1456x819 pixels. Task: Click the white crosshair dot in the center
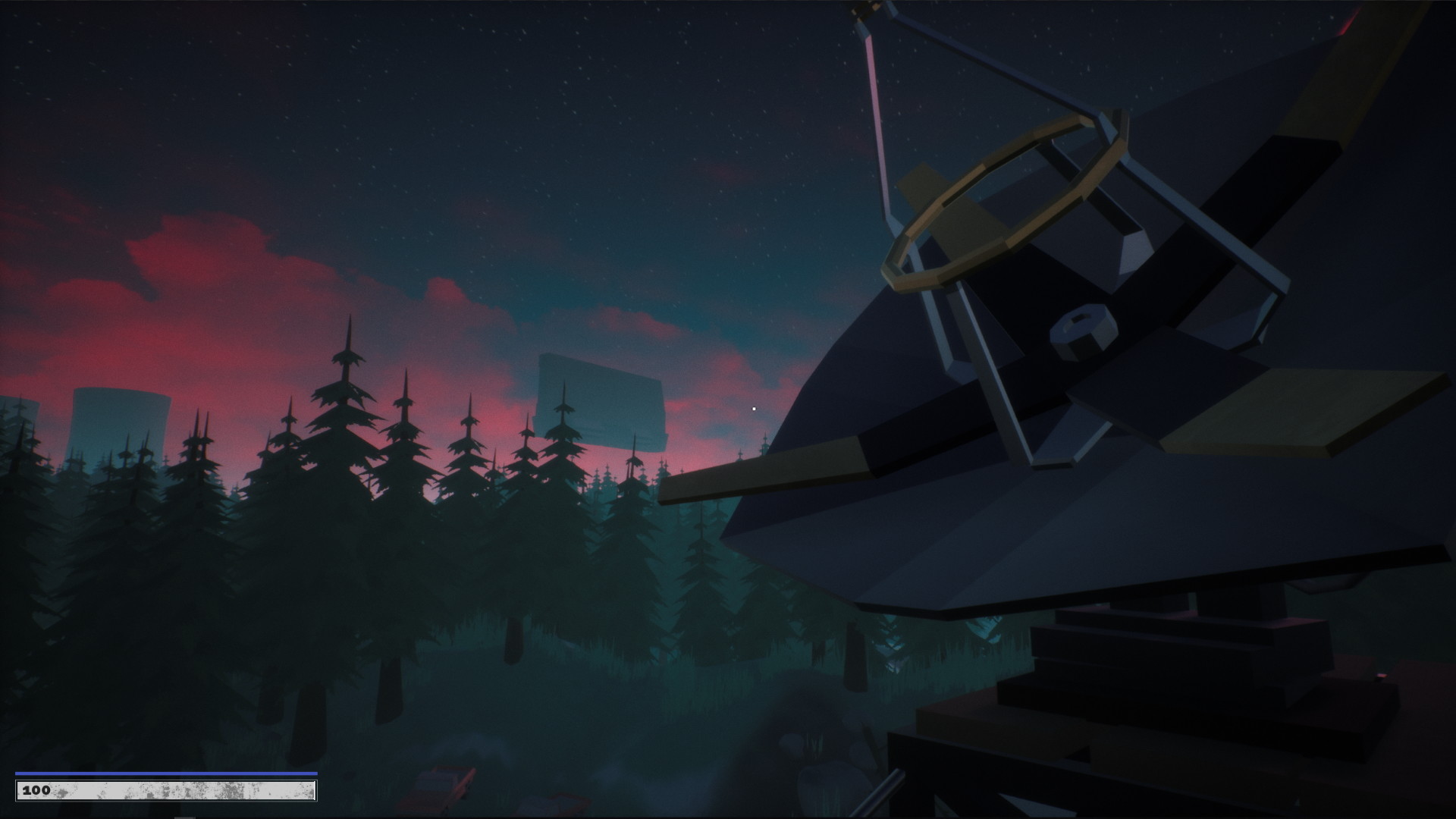(x=753, y=408)
